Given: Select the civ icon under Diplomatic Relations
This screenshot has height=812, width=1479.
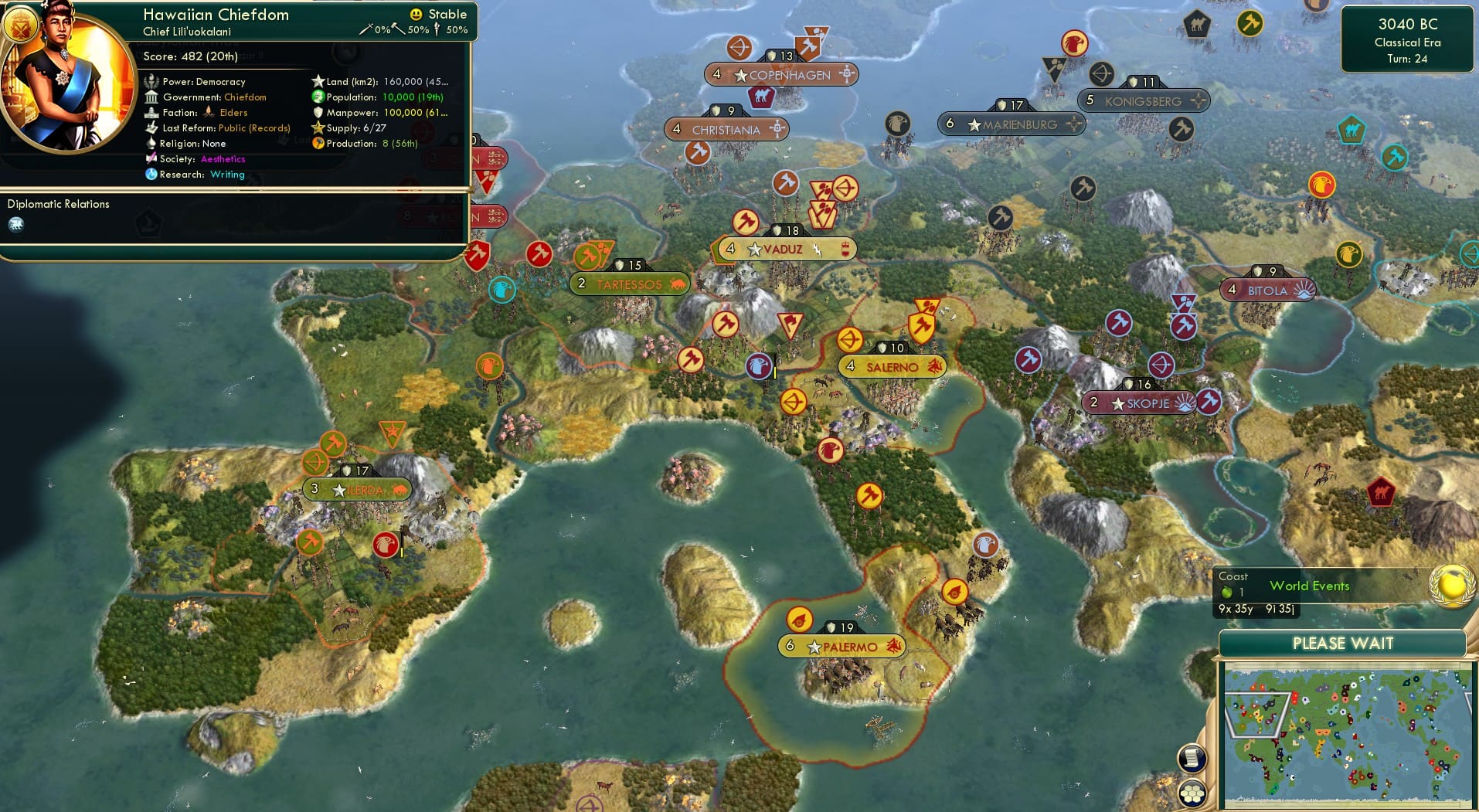Looking at the screenshot, I should (x=16, y=224).
